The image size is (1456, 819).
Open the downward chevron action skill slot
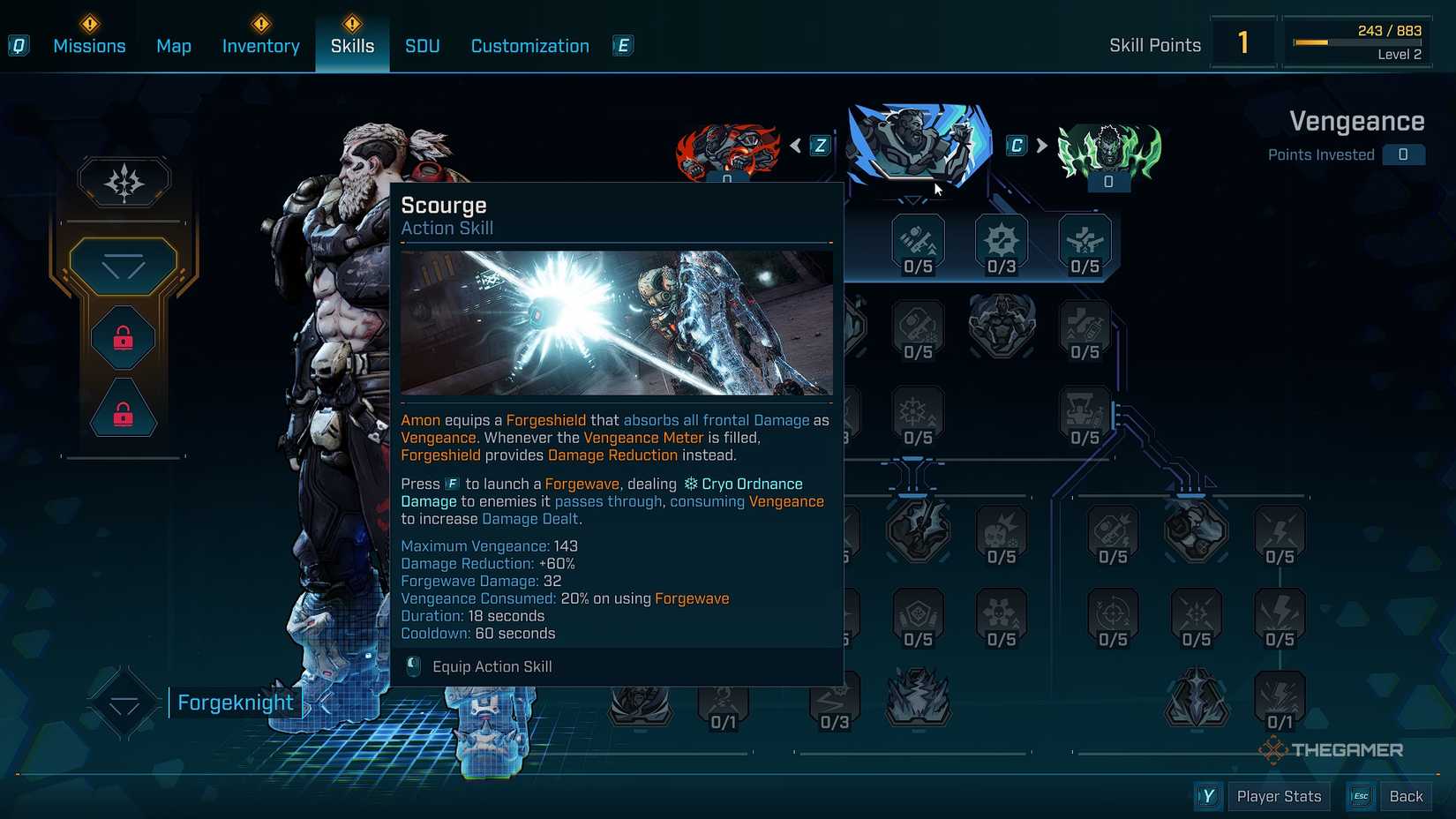(124, 265)
